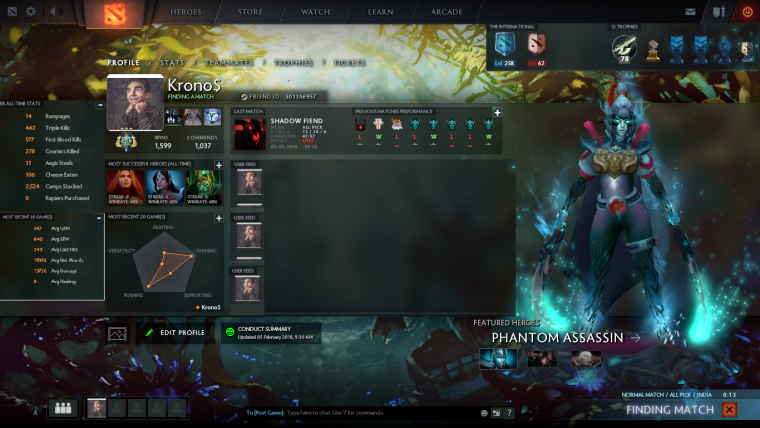Click the Dota 2 logo home button
760x428 pixels.
106,13
